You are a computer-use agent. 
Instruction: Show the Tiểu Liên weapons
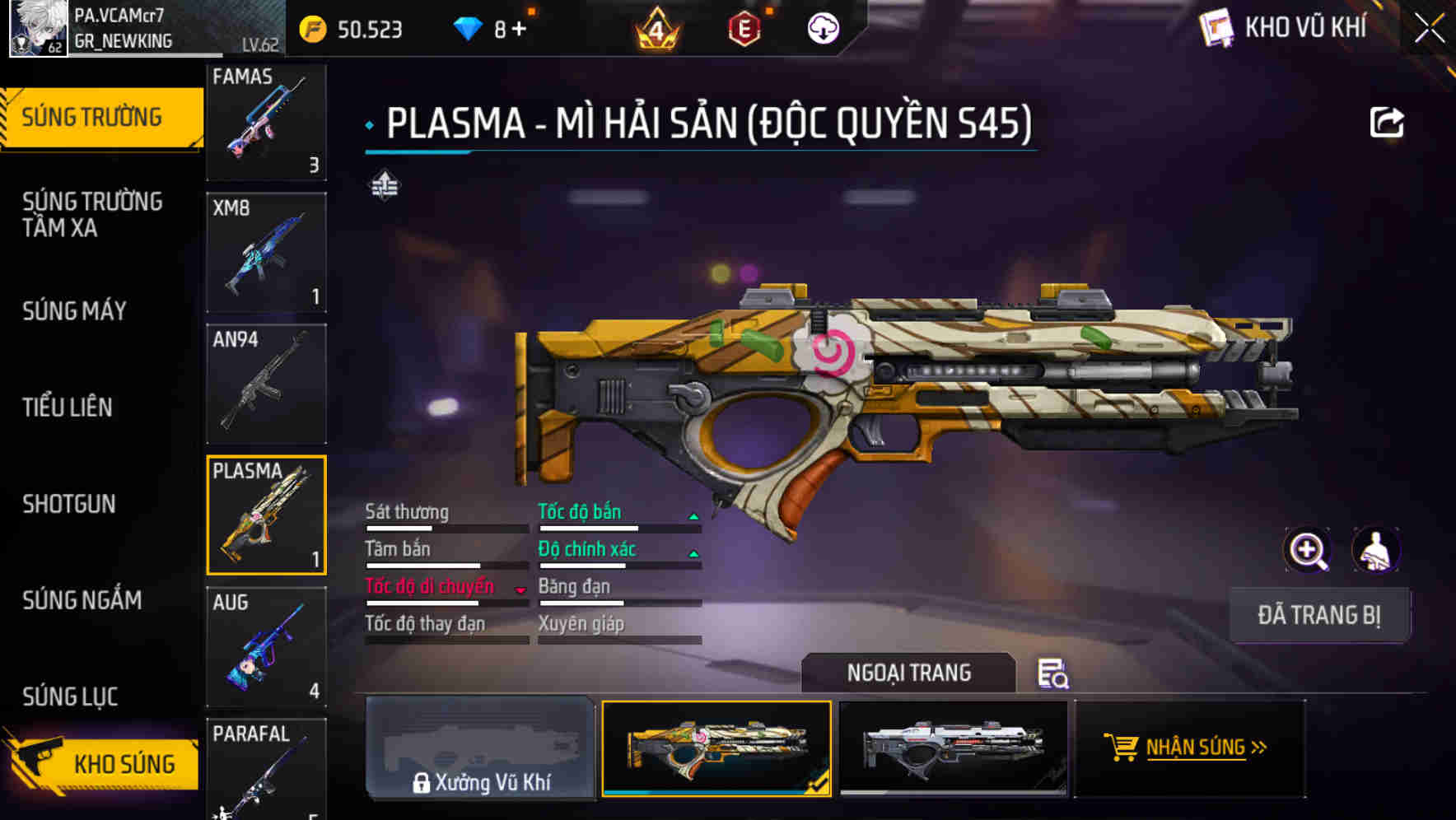(68, 407)
